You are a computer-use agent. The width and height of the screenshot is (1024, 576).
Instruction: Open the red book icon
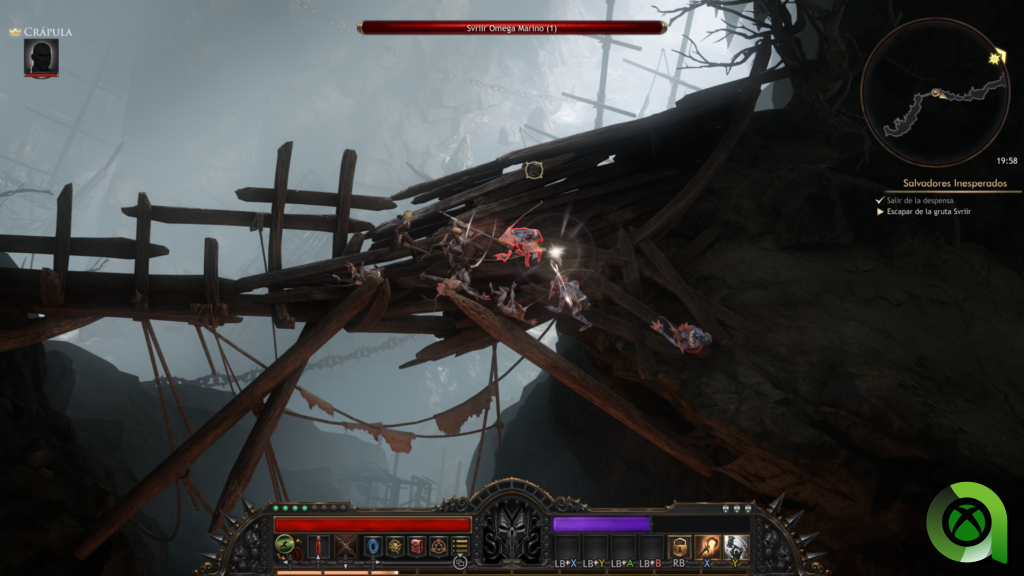point(417,546)
